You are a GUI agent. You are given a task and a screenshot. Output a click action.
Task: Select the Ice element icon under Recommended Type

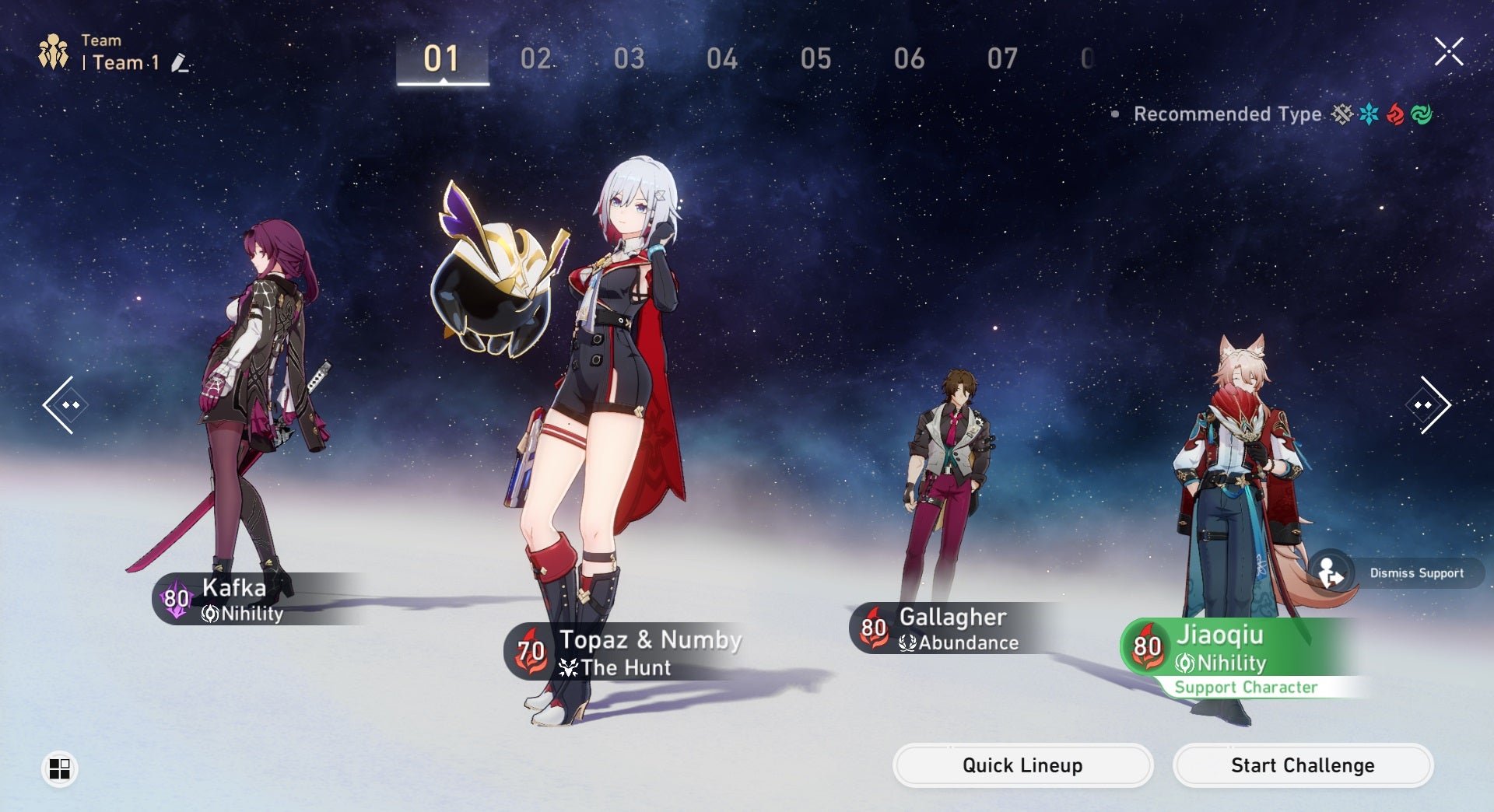1369,114
